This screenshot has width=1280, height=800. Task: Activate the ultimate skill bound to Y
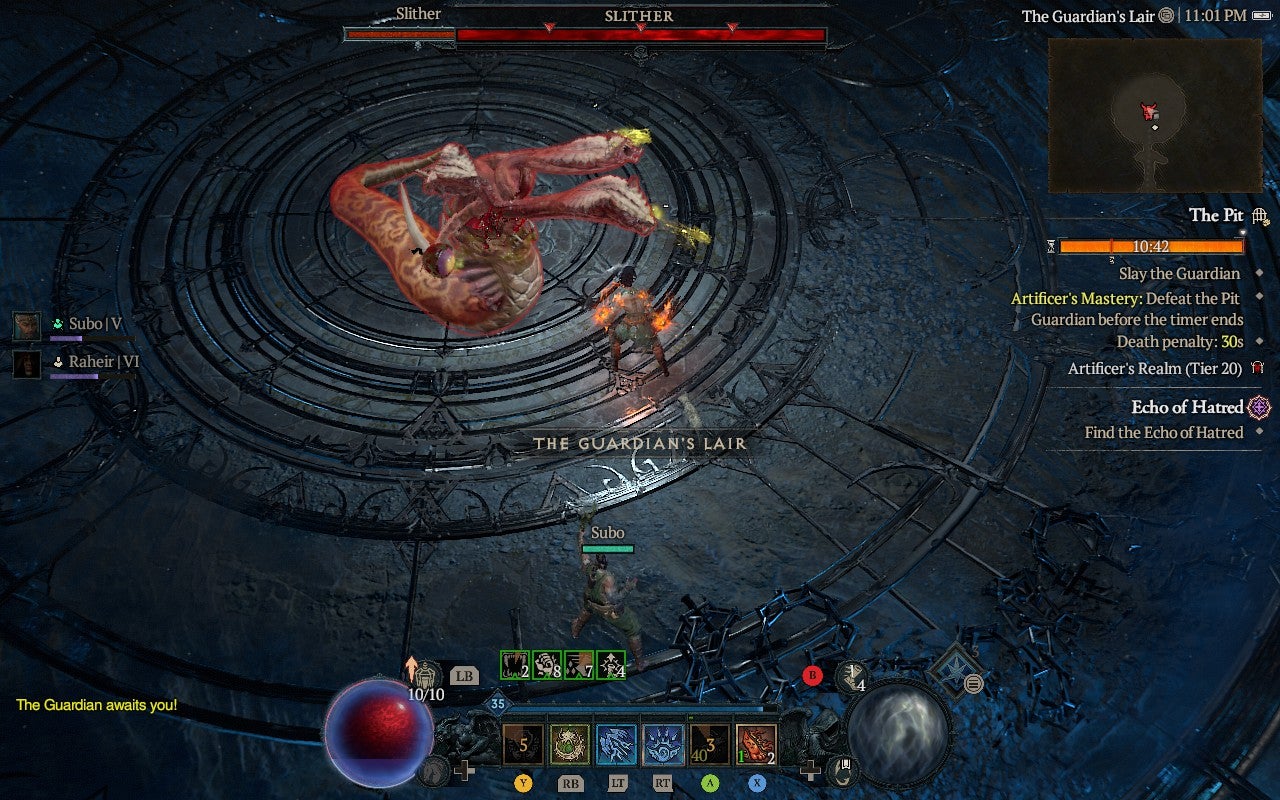pos(522,744)
